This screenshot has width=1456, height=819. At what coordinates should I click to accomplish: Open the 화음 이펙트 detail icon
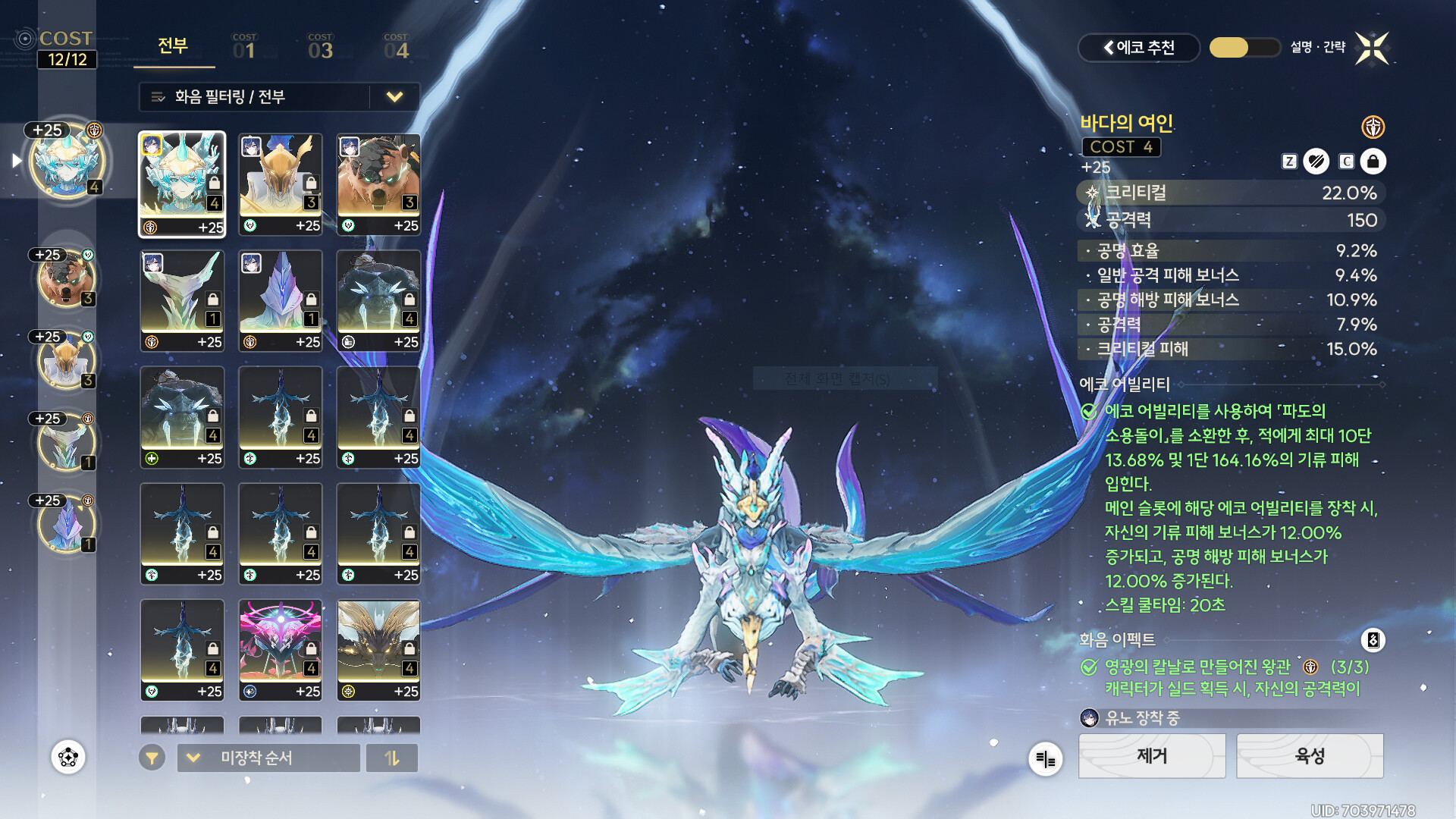(x=1373, y=640)
